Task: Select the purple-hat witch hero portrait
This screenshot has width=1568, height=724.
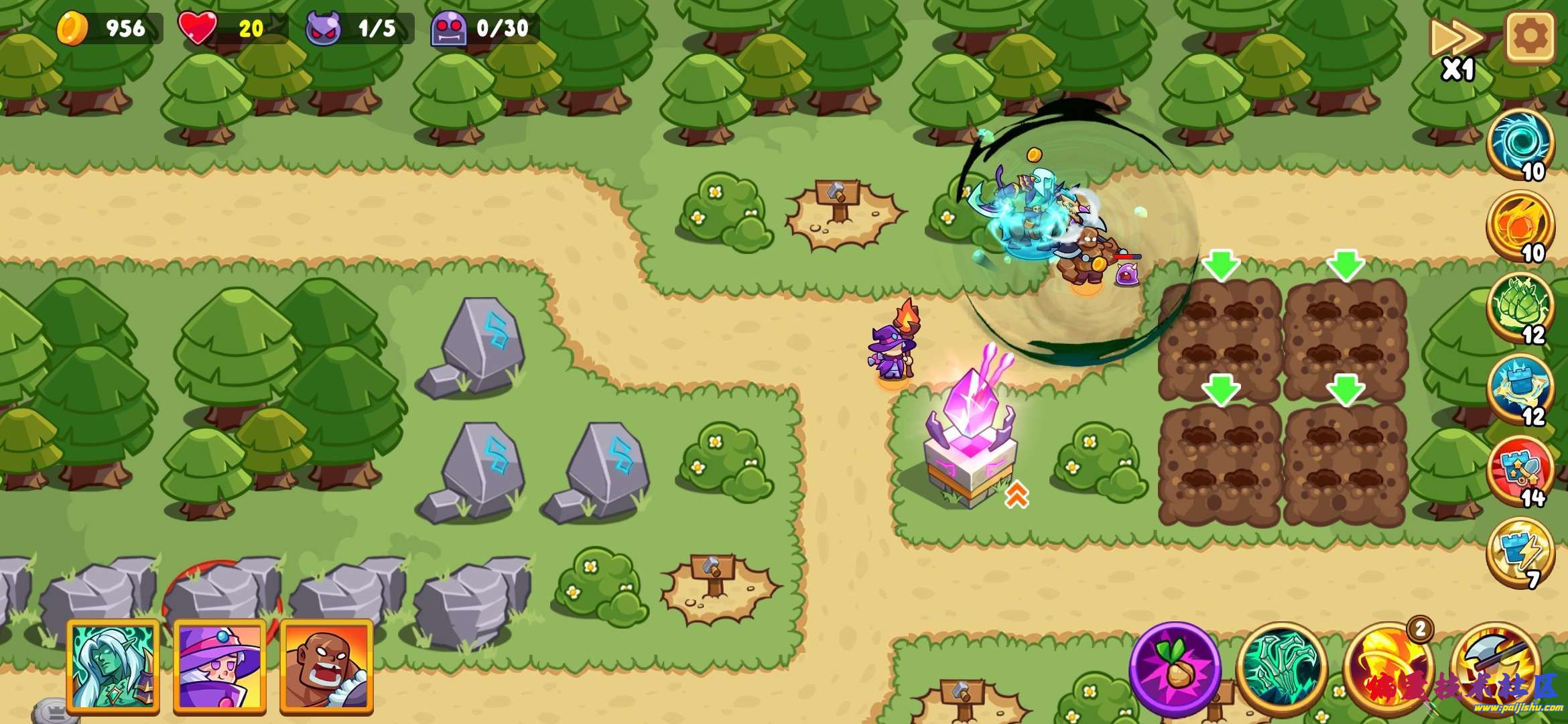Action: [x=220, y=665]
